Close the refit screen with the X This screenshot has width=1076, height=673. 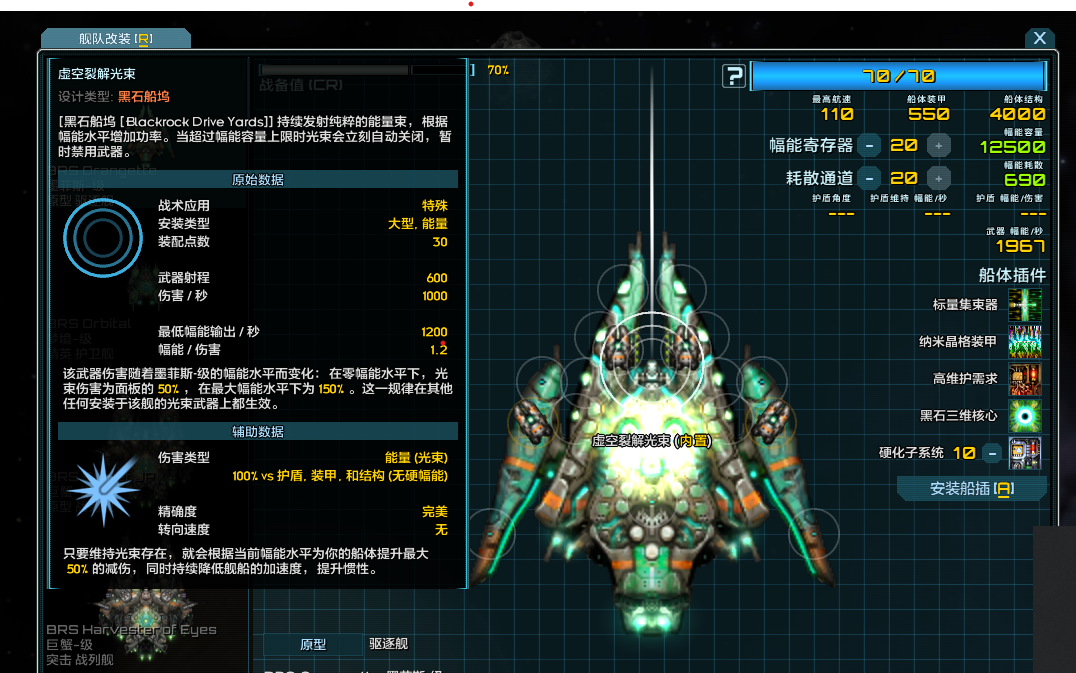click(1039, 38)
